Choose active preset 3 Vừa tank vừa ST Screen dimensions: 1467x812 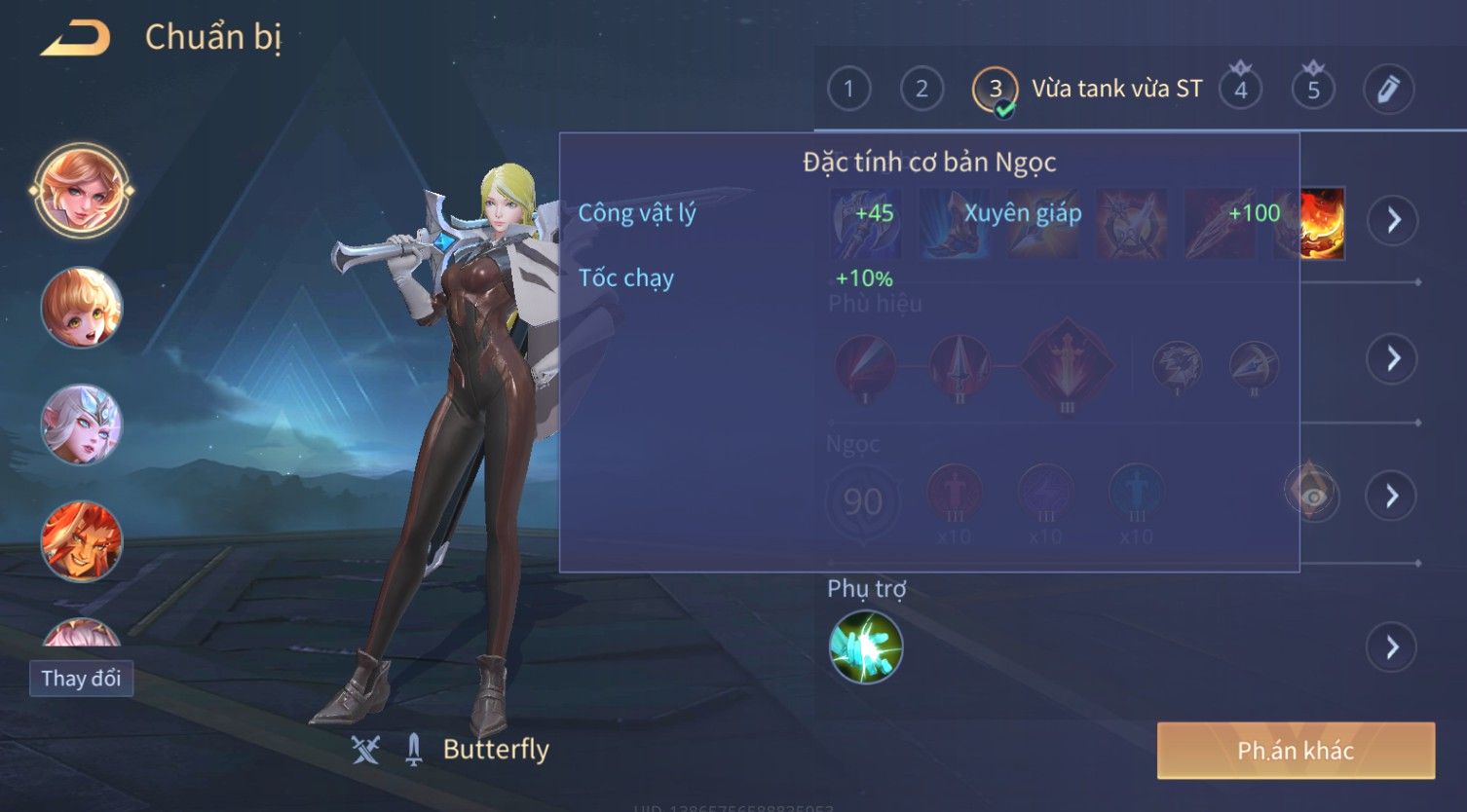point(996,90)
